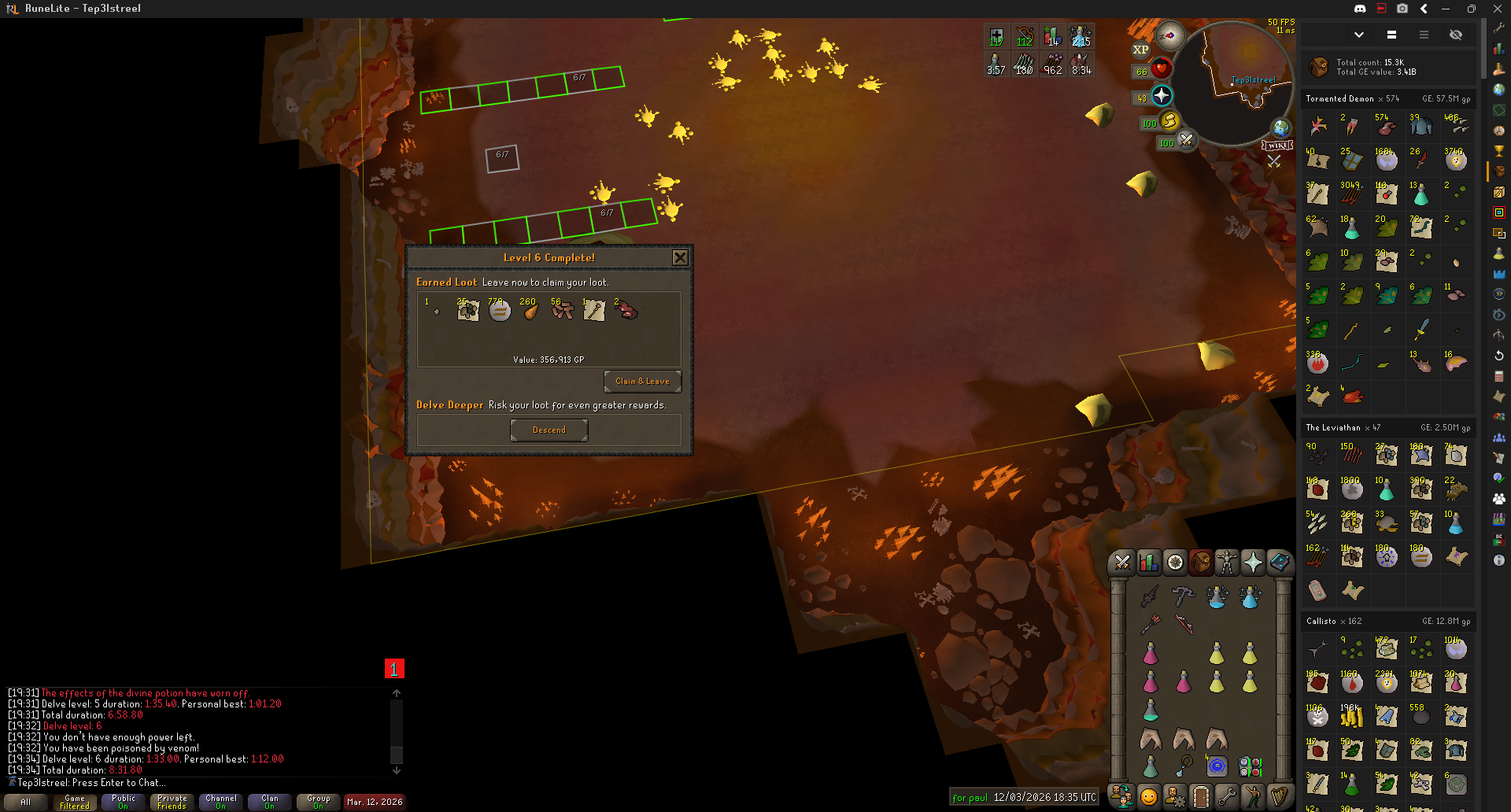Activate the quick-prayers orb

(x=1162, y=96)
